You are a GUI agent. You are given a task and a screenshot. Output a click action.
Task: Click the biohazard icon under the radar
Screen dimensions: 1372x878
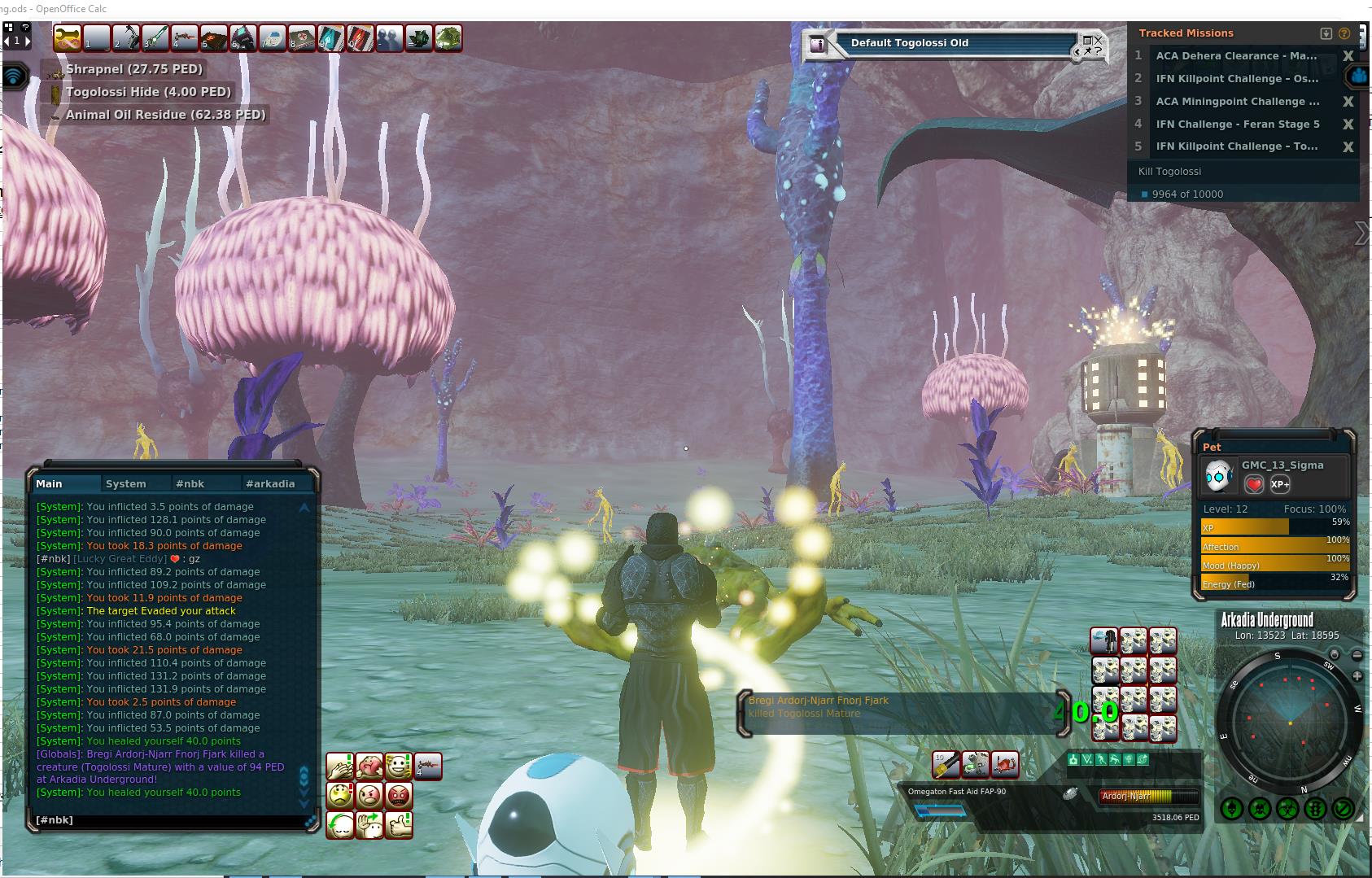pos(1287,809)
